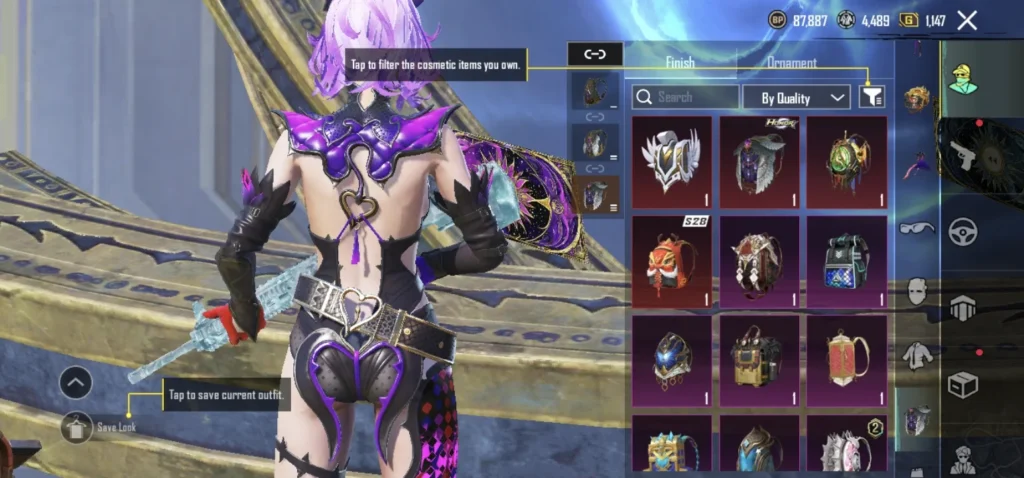
Task: Select the green and gold orb backpack
Action: tap(847, 162)
